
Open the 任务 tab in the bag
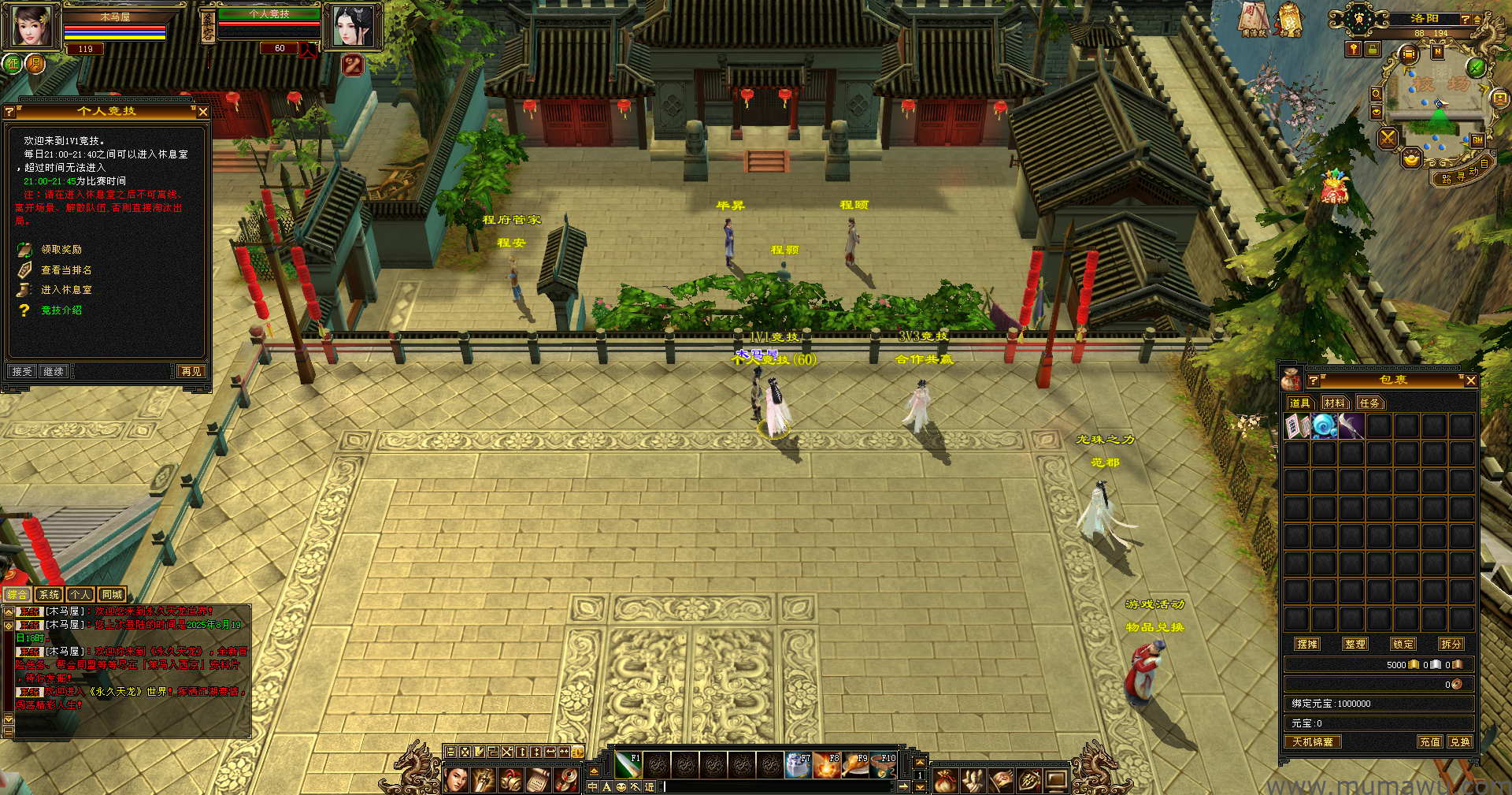click(1369, 403)
